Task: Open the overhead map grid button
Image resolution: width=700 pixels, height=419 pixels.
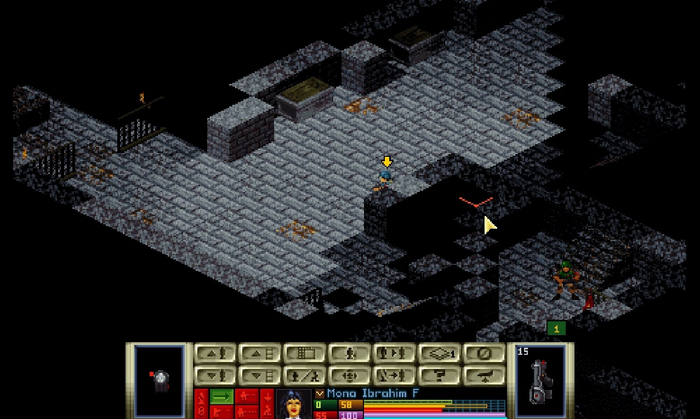Action: click(x=303, y=353)
